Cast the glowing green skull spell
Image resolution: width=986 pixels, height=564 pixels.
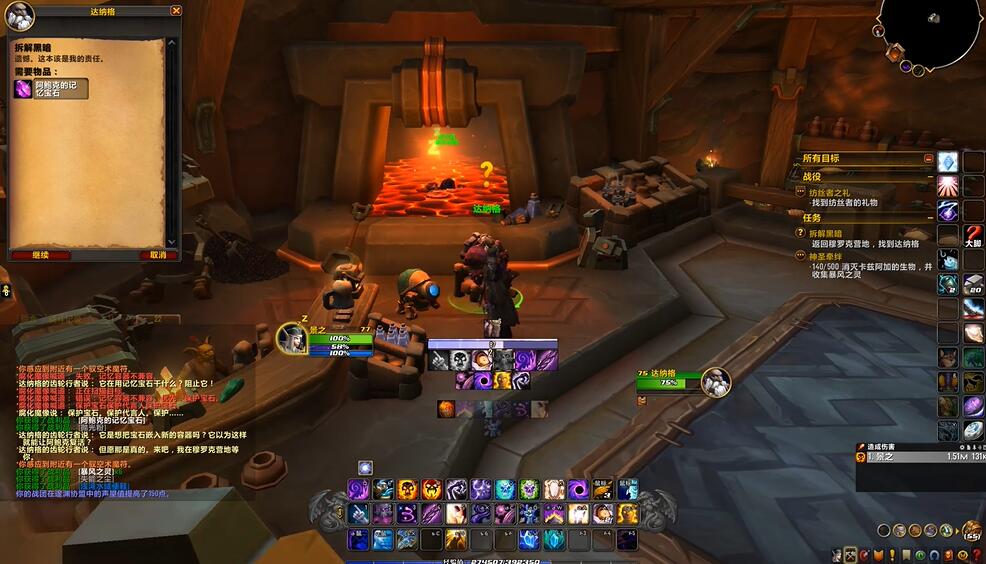point(529,489)
